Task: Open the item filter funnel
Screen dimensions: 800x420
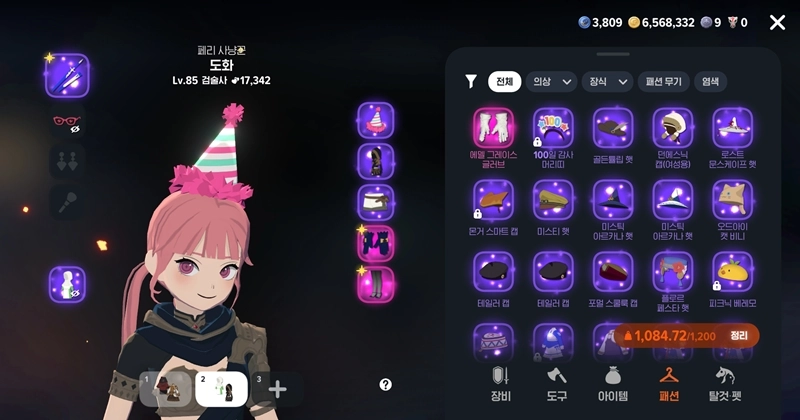Action: click(x=471, y=82)
